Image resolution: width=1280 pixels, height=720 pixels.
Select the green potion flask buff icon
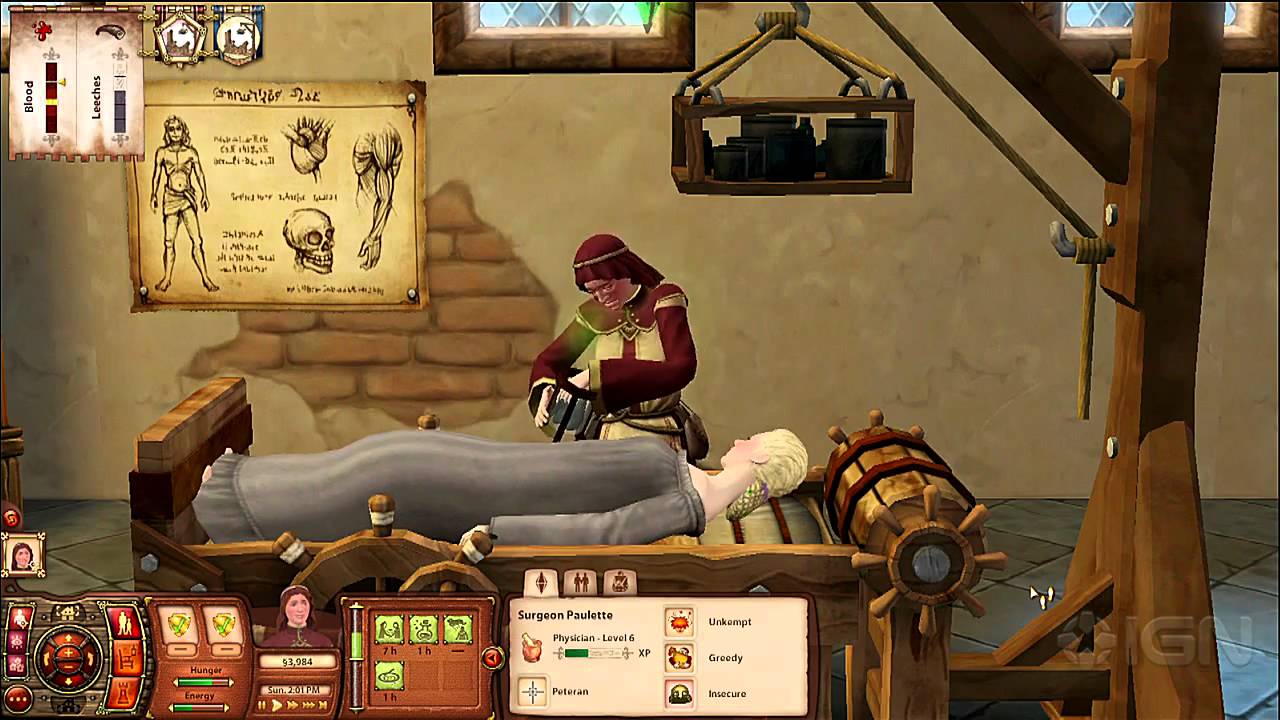[423, 629]
